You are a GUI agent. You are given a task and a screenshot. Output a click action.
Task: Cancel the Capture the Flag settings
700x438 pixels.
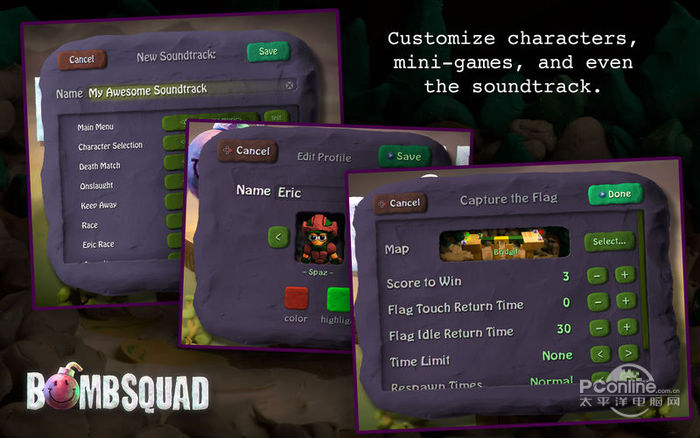tap(400, 203)
